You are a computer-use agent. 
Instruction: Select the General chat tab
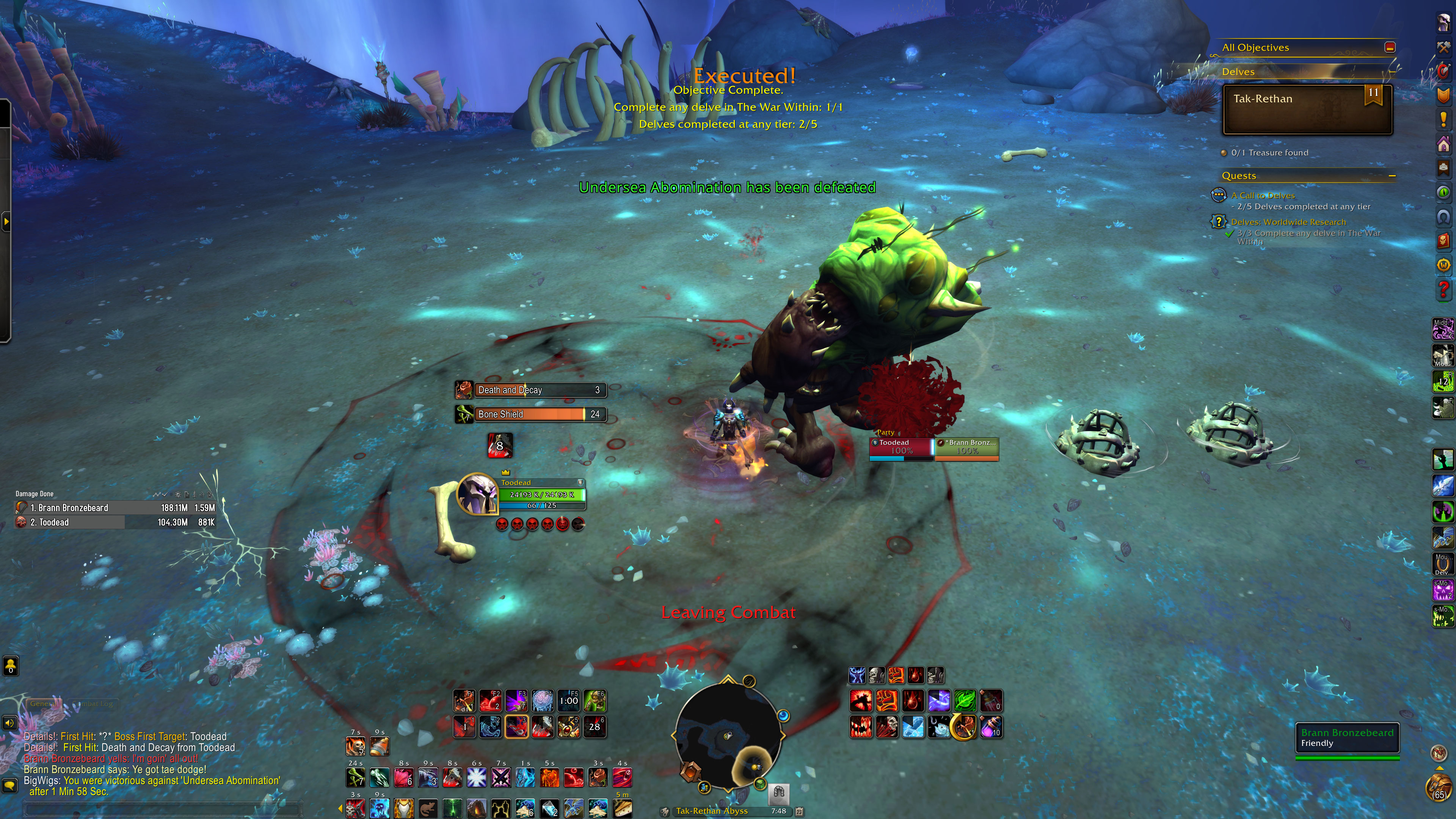[43, 704]
